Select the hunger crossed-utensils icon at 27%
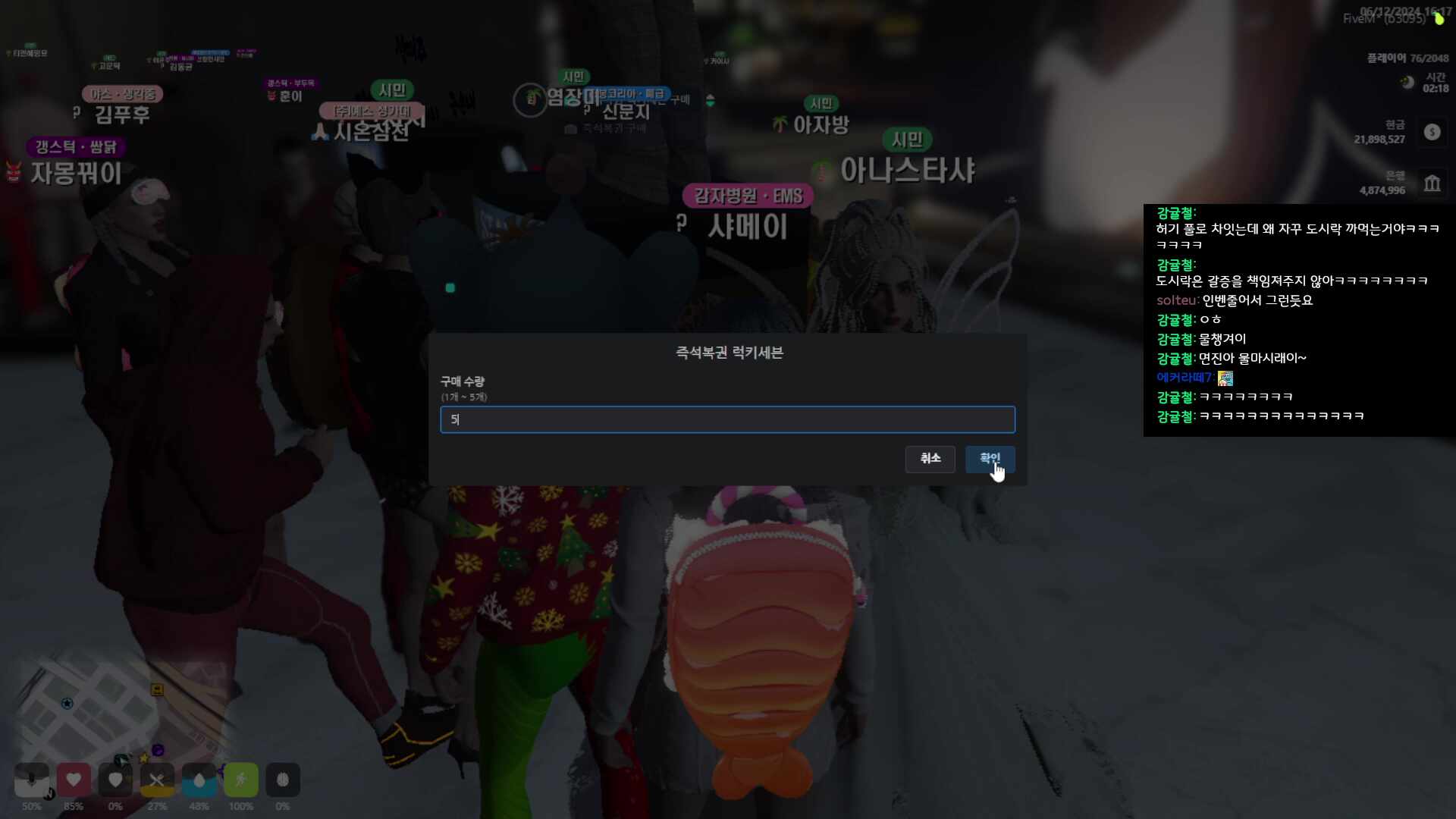This screenshot has height=819, width=1456. pyautogui.click(x=157, y=780)
